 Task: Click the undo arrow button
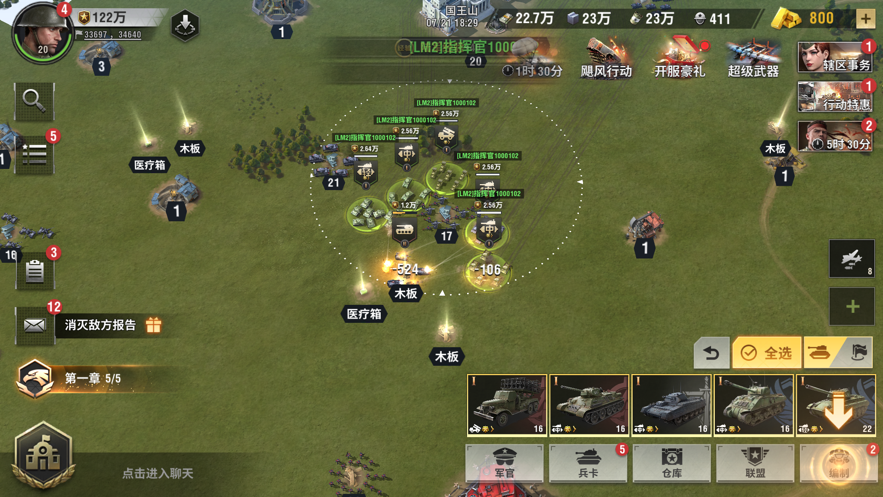pyautogui.click(x=712, y=352)
